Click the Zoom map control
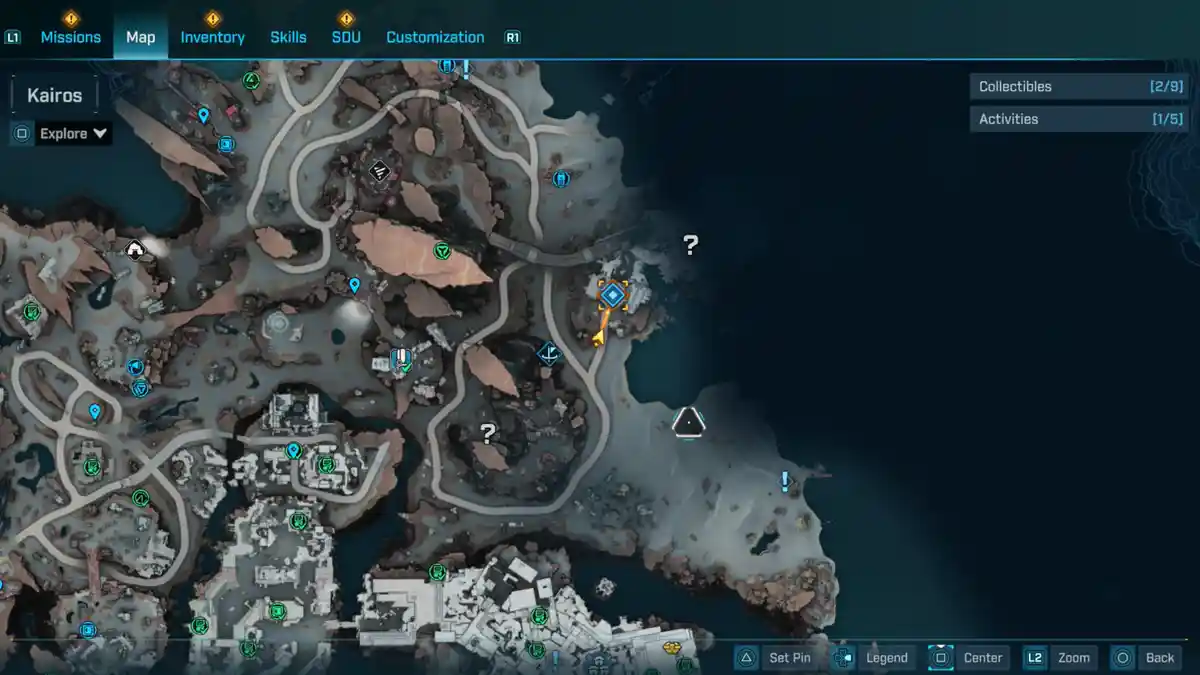This screenshot has width=1200, height=675. (1060, 657)
